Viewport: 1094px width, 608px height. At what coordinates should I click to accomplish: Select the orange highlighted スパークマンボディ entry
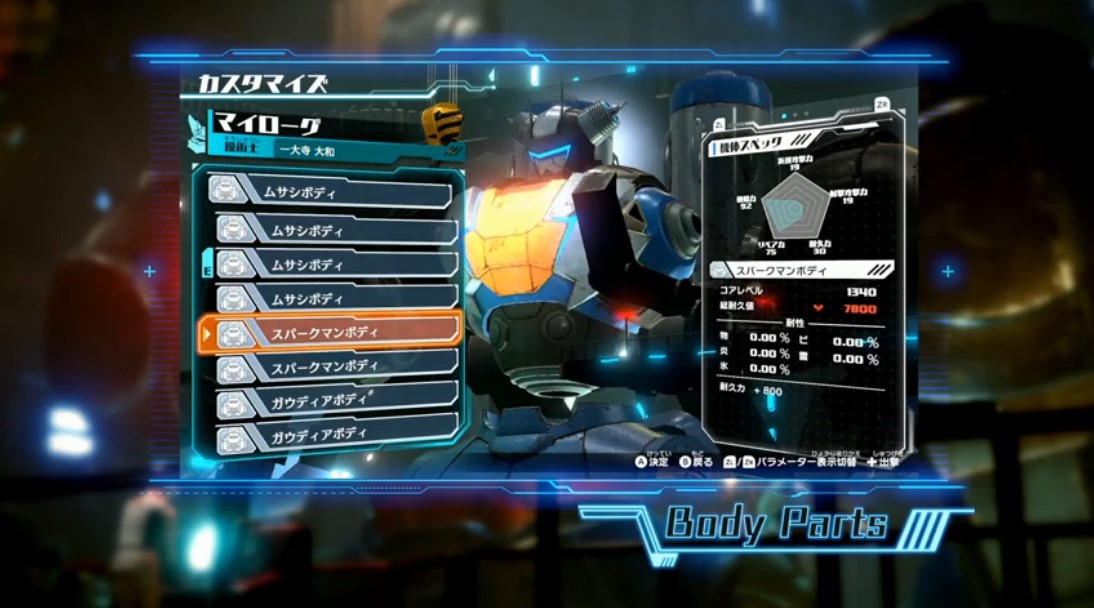coord(331,330)
